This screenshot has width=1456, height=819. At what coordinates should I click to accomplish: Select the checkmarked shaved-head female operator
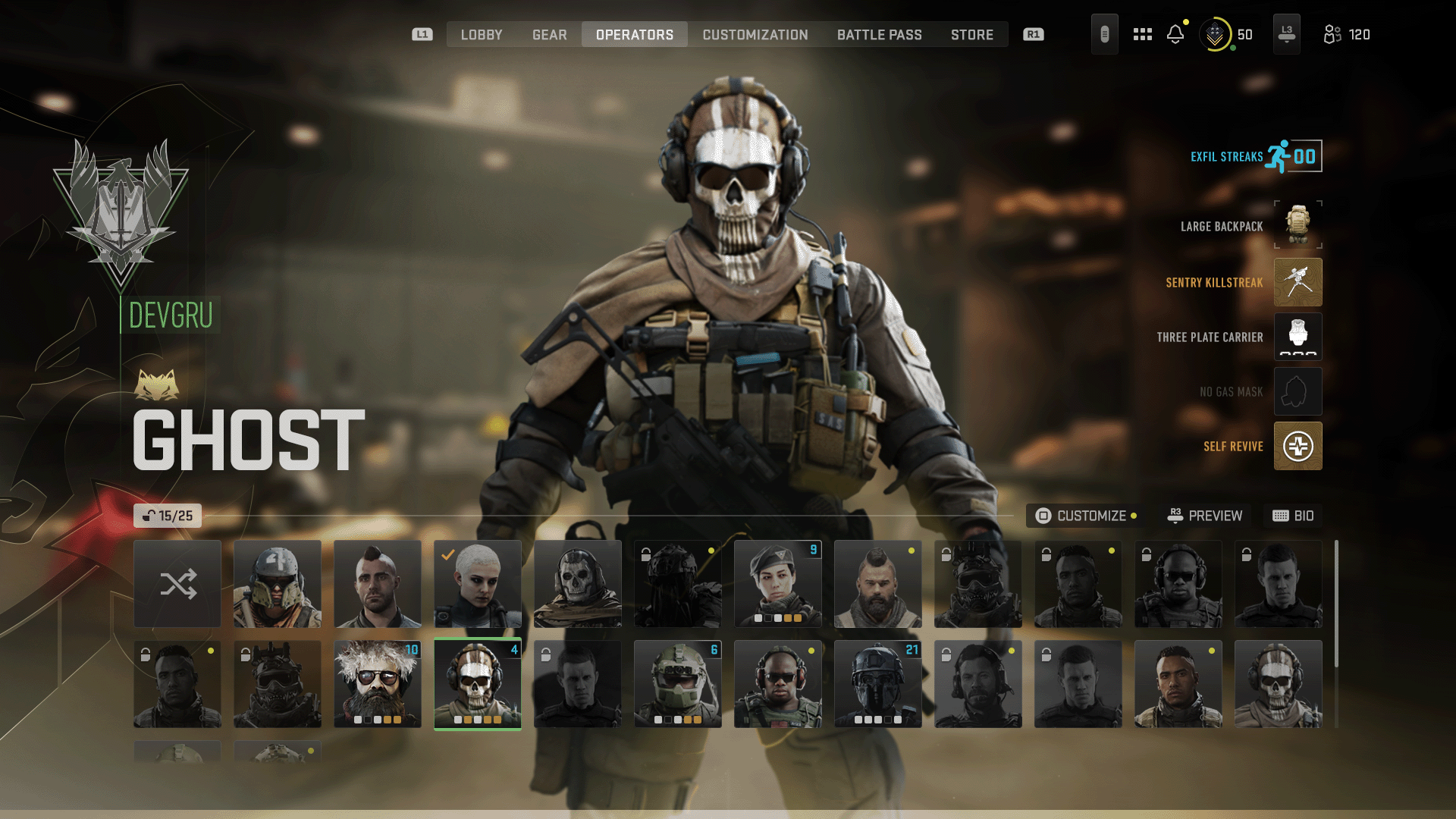[x=477, y=584]
